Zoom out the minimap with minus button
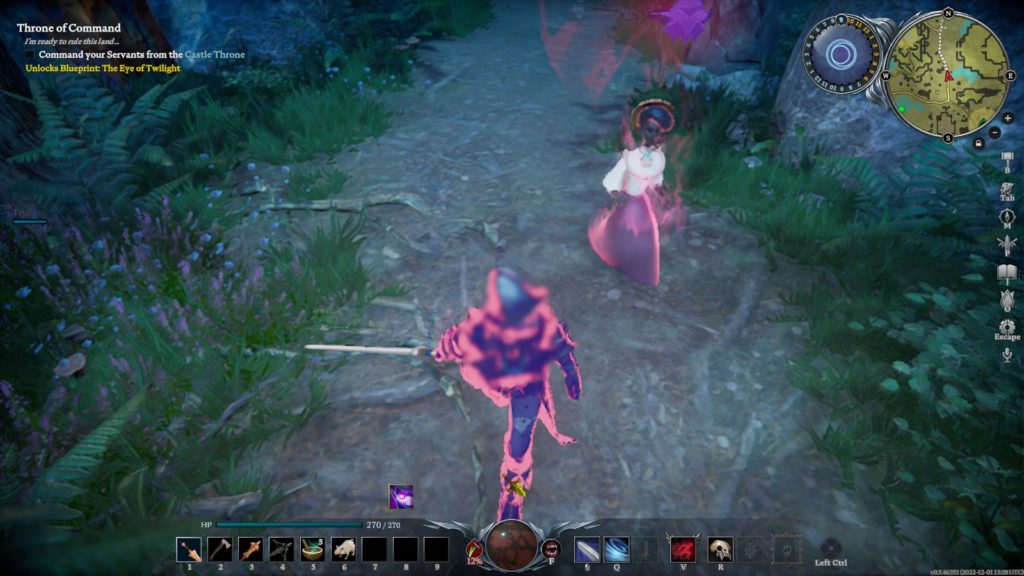This screenshot has height=576, width=1024. [993, 132]
